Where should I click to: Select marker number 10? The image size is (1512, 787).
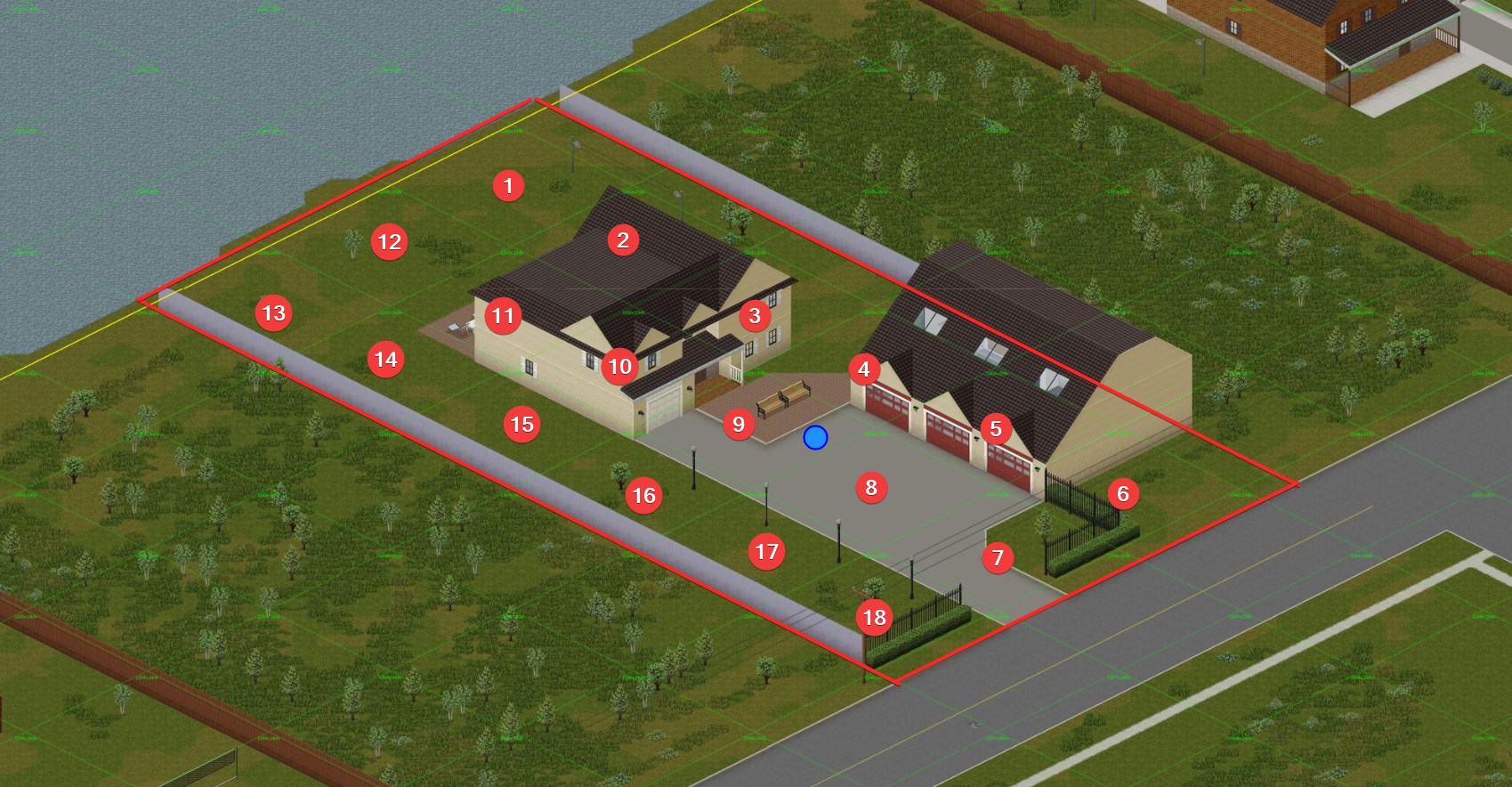pos(619,366)
